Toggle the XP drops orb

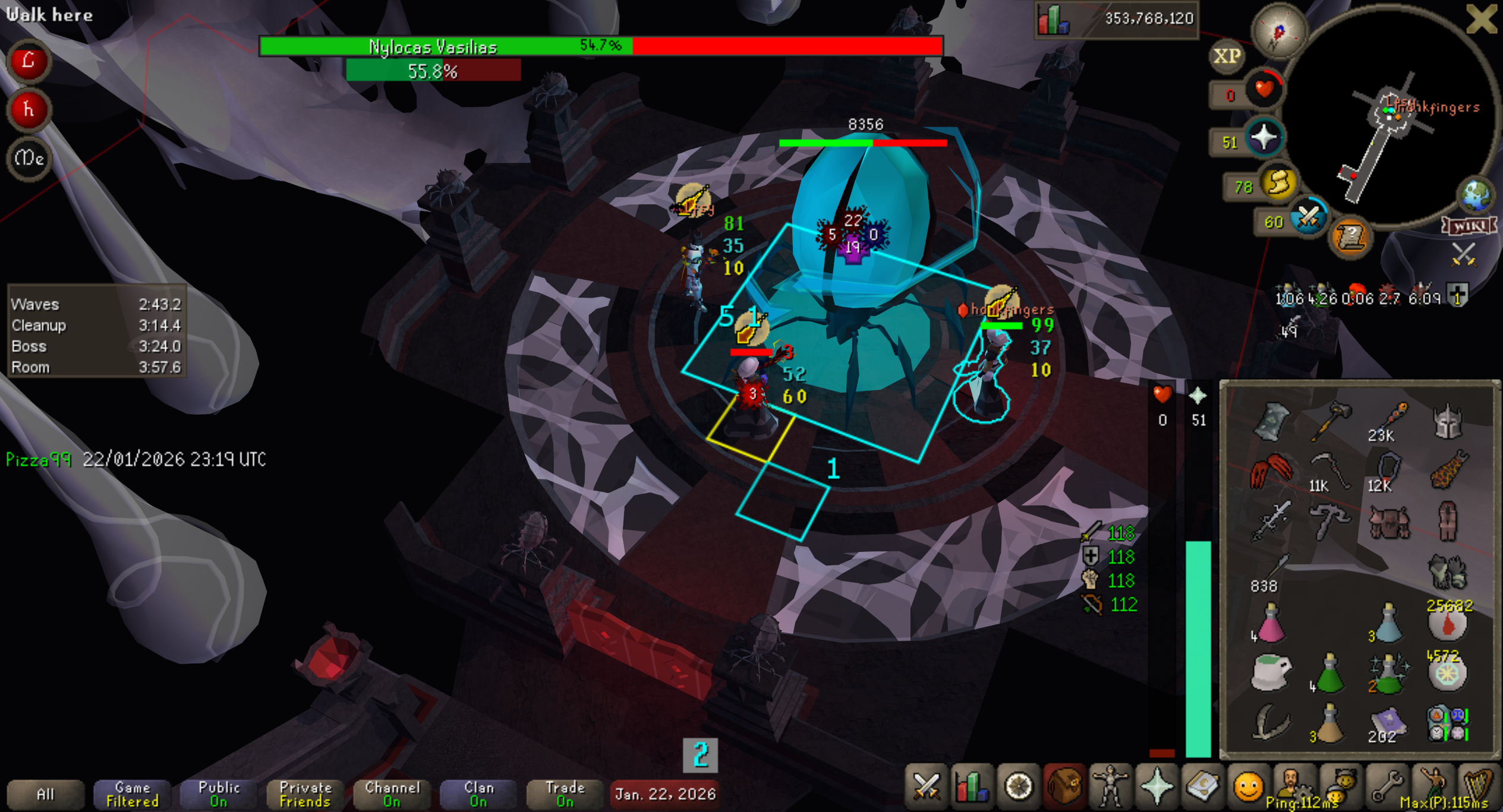pyautogui.click(x=1227, y=56)
